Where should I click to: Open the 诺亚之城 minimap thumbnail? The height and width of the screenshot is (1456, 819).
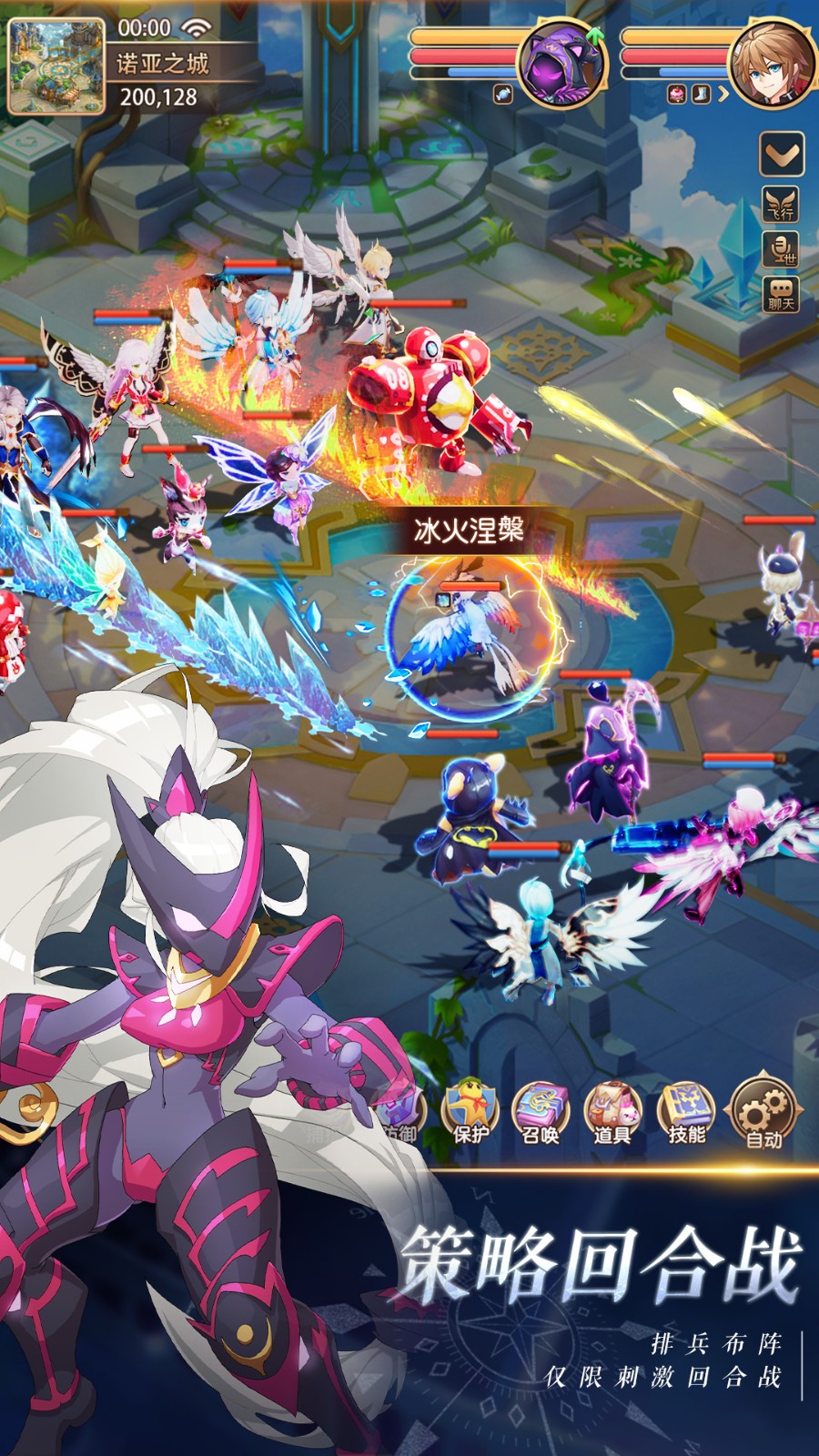[56, 67]
